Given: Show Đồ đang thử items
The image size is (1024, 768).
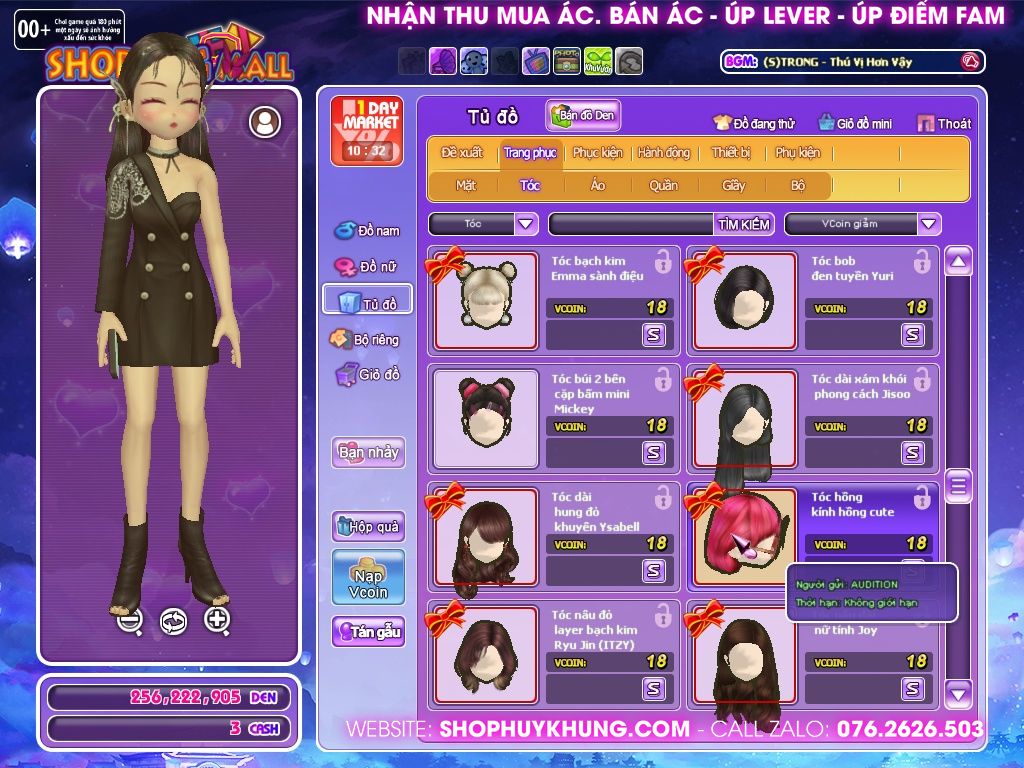Looking at the screenshot, I should [x=754, y=124].
